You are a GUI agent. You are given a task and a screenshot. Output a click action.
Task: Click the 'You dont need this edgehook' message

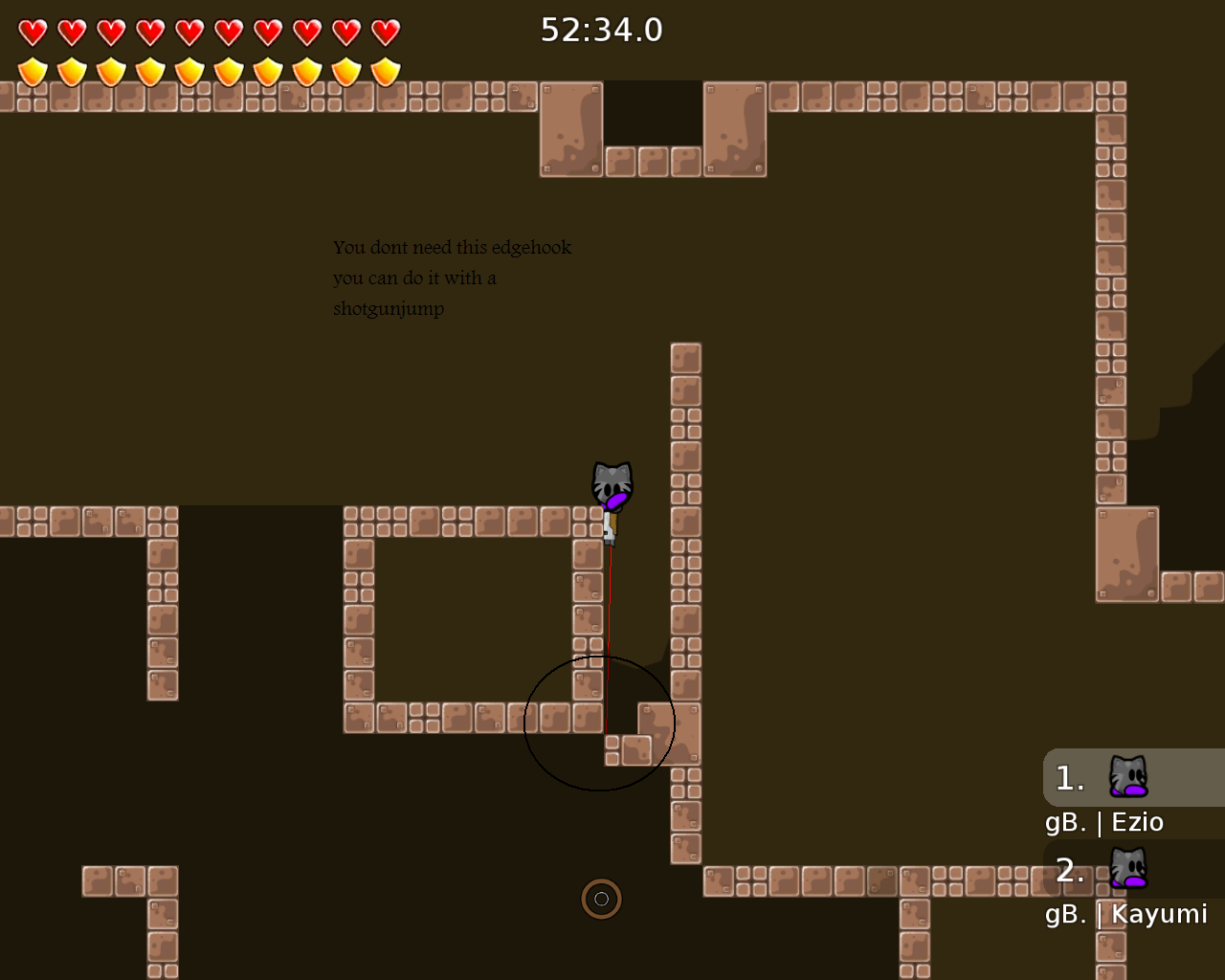[452, 247]
